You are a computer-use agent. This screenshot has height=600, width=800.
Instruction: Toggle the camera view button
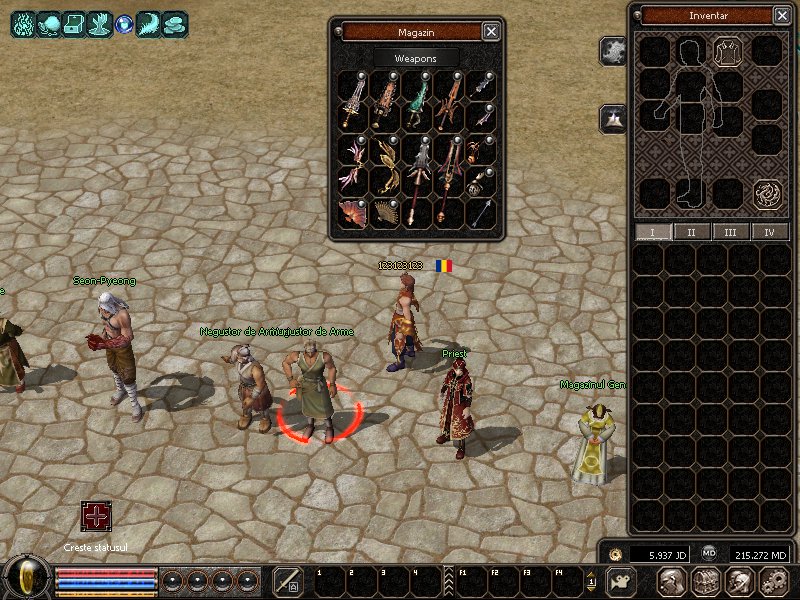click(622, 581)
